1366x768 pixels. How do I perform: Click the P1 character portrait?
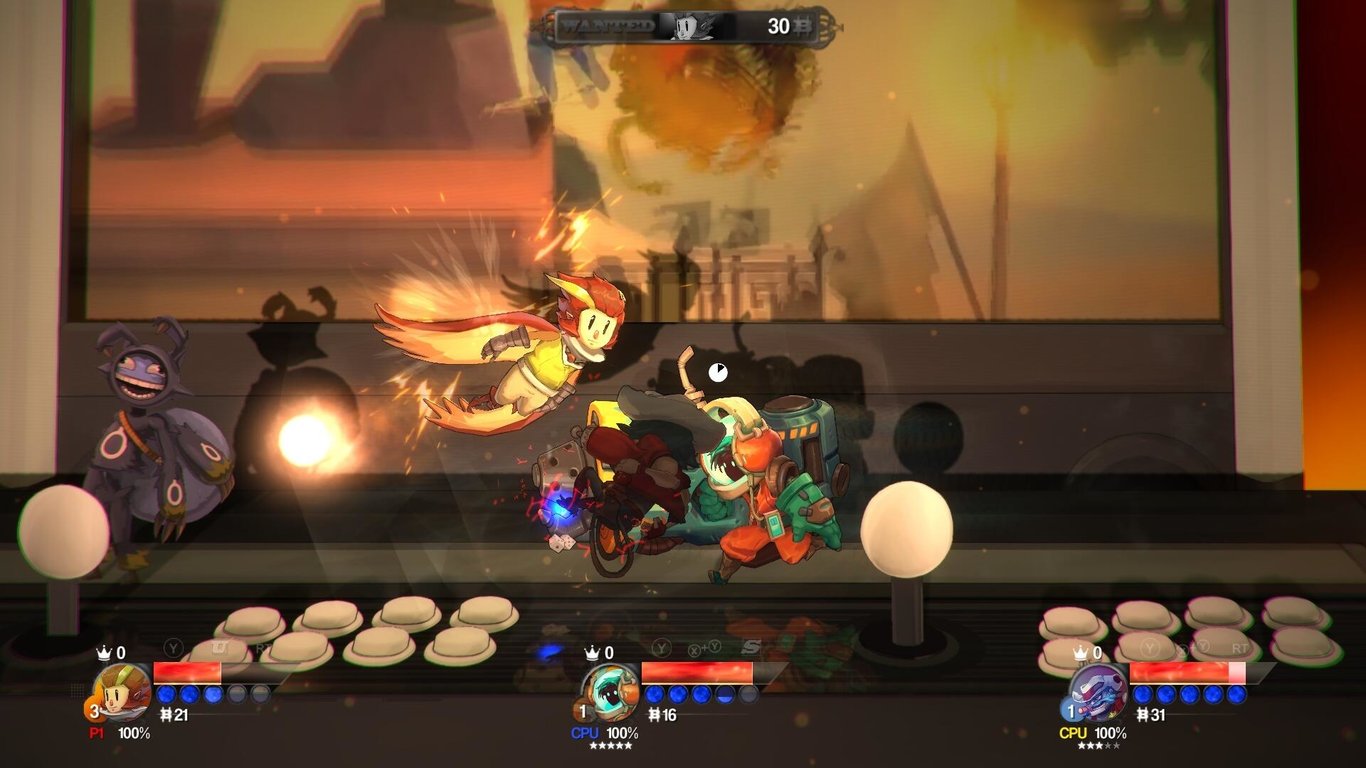pyautogui.click(x=122, y=692)
